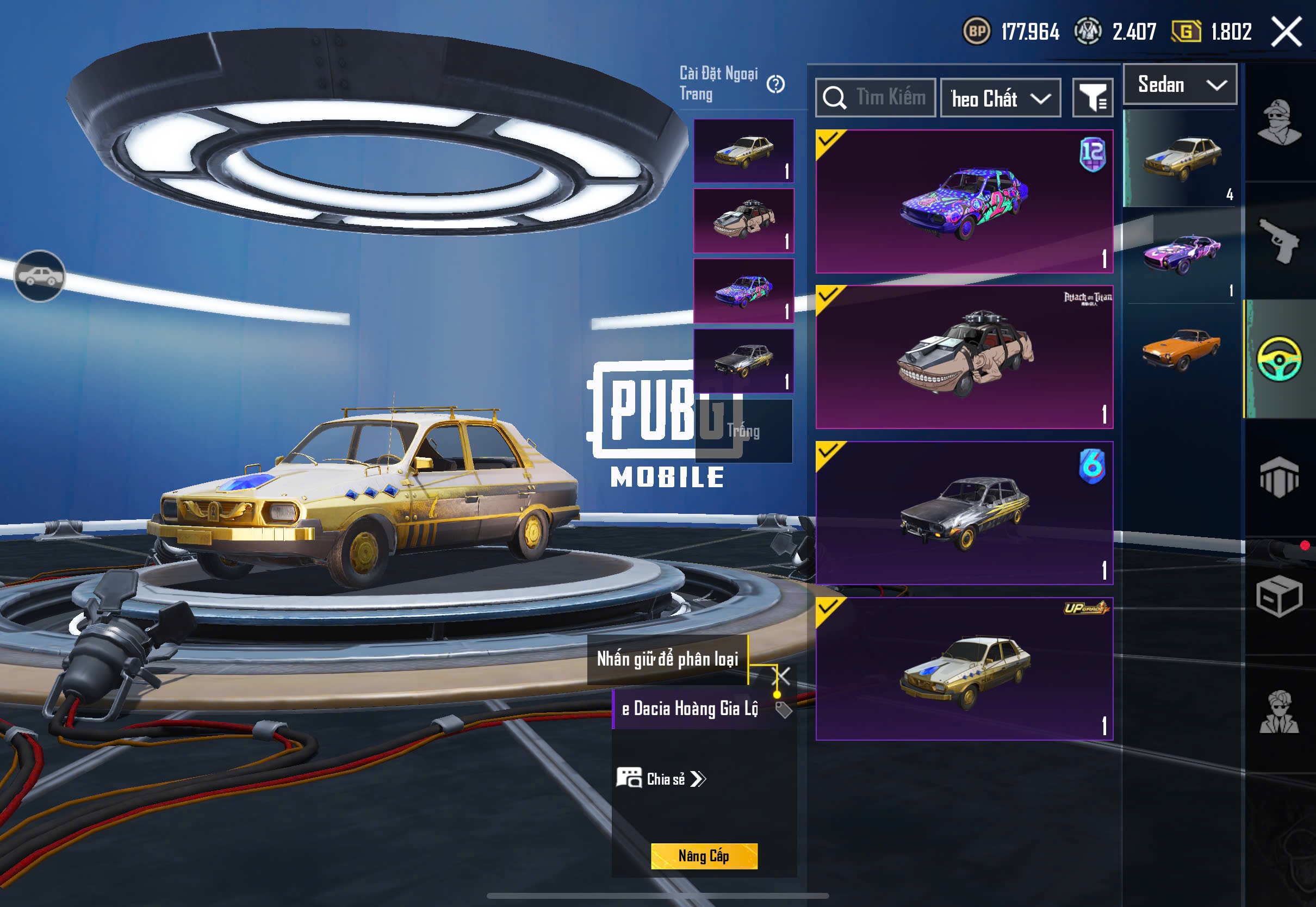Select the orange coupe vehicle in the list
This screenshot has height=907, width=1316.
point(1181,350)
